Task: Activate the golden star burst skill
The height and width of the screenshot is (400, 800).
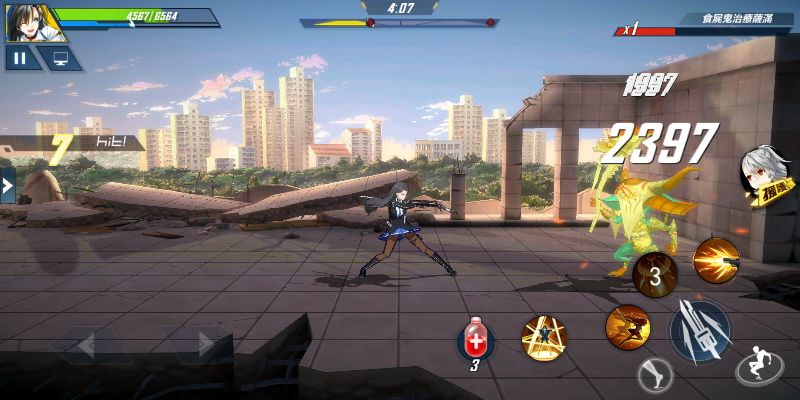Action: (544, 339)
